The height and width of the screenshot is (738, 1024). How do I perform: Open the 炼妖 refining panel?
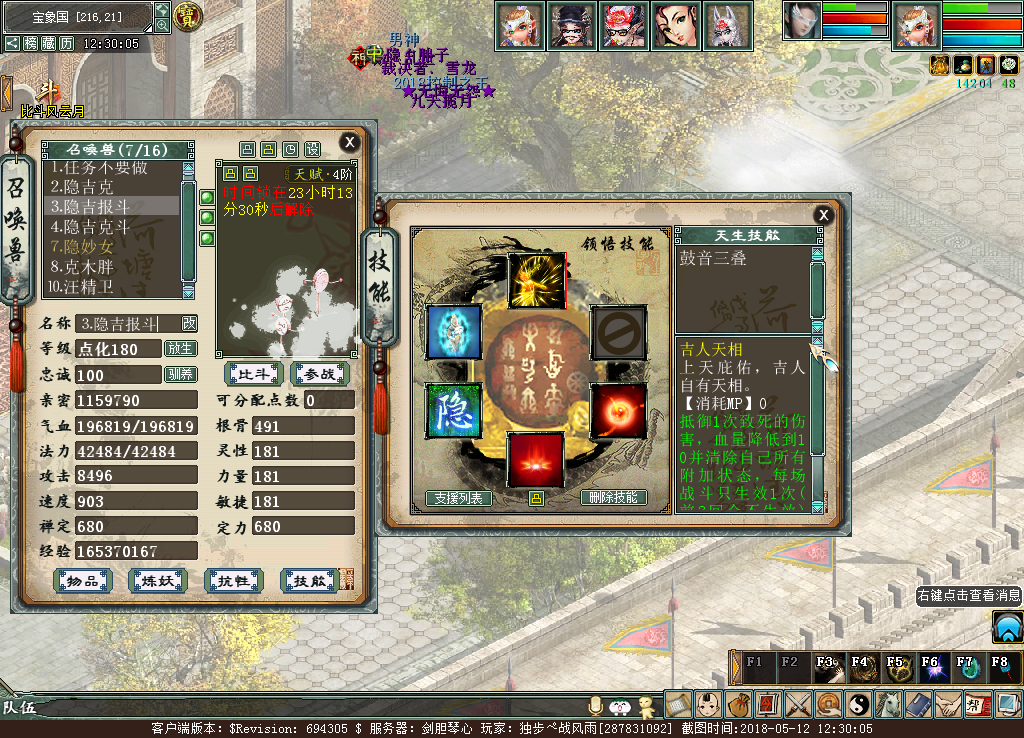pyautogui.click(x=157, y=581)
